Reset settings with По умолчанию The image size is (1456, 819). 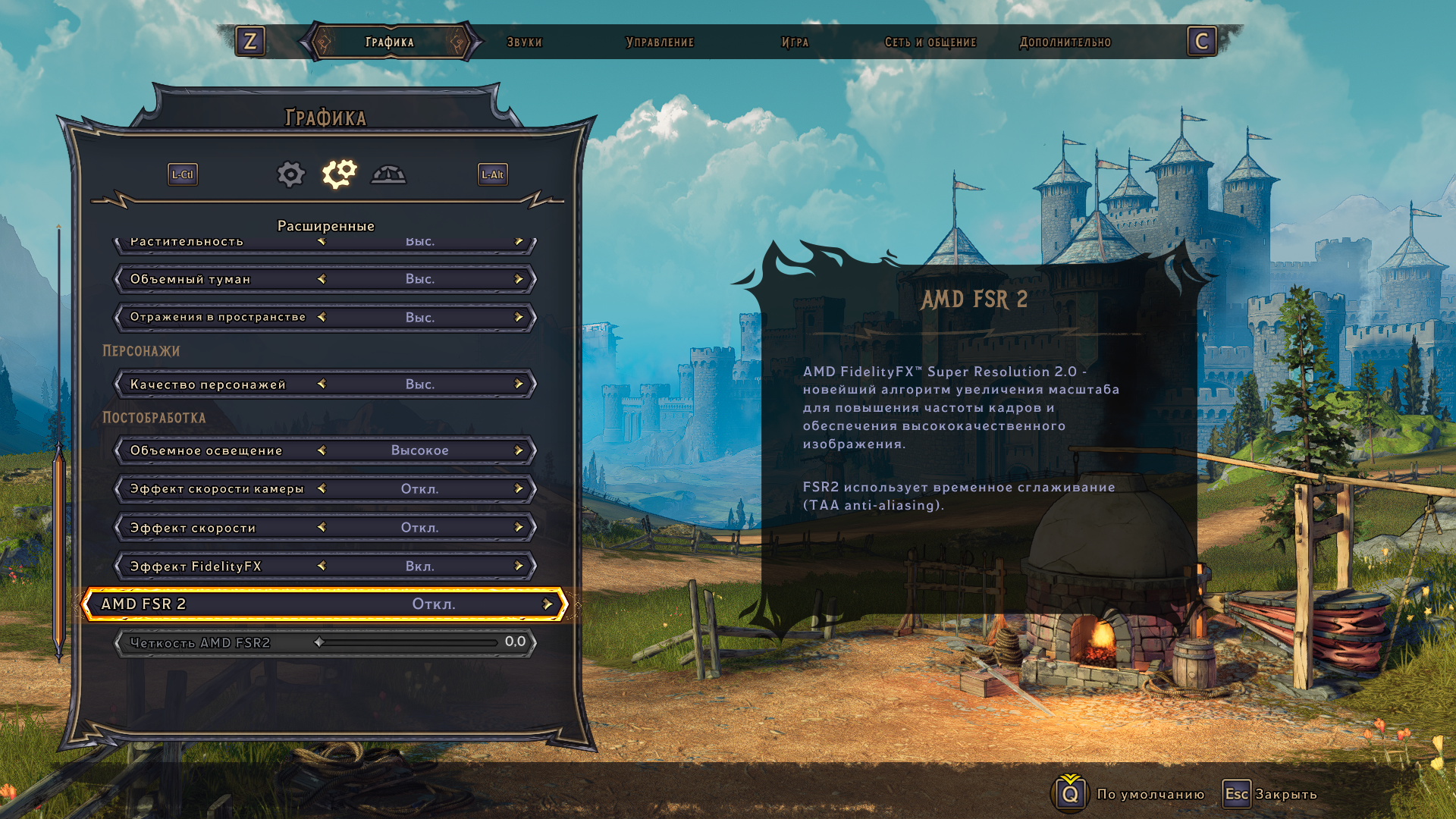(x=1150, y=794)
